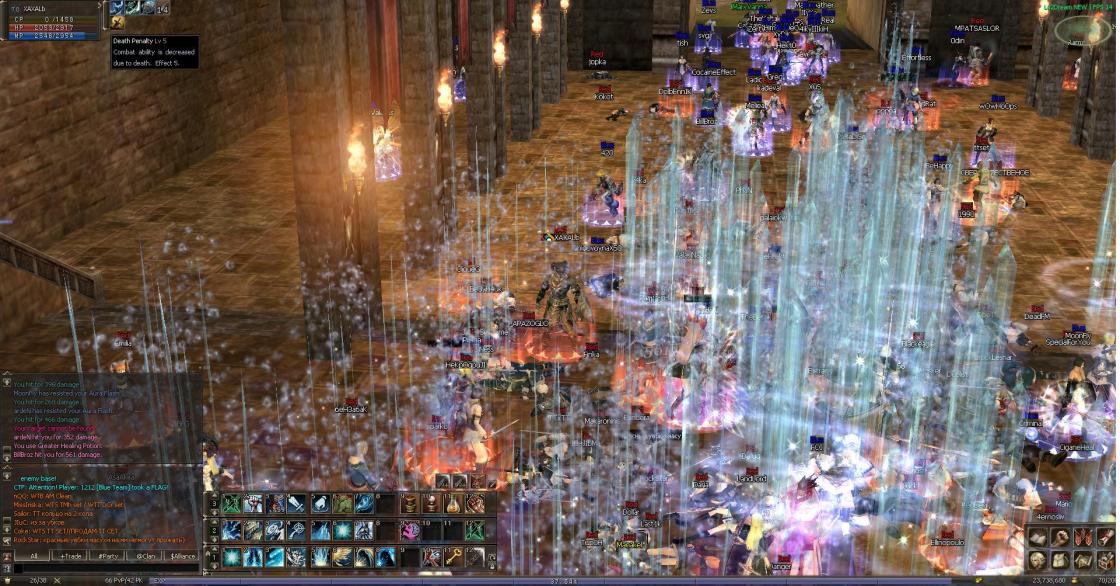Open the +Trade chat tab
The height and width of the screenshot is (586, 1120).
coord(70,555)
